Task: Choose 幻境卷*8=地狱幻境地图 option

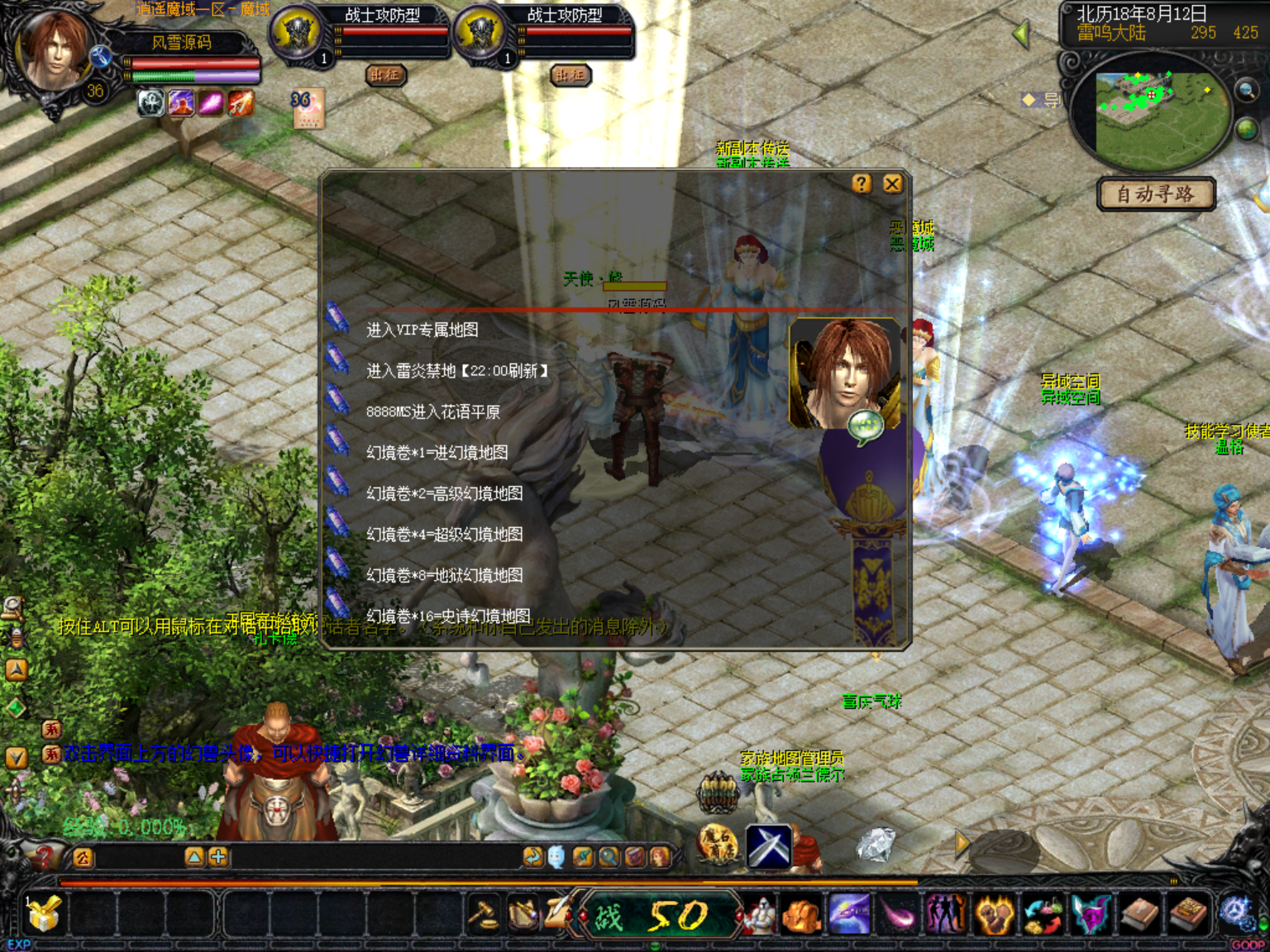Action: click(444, 575)
